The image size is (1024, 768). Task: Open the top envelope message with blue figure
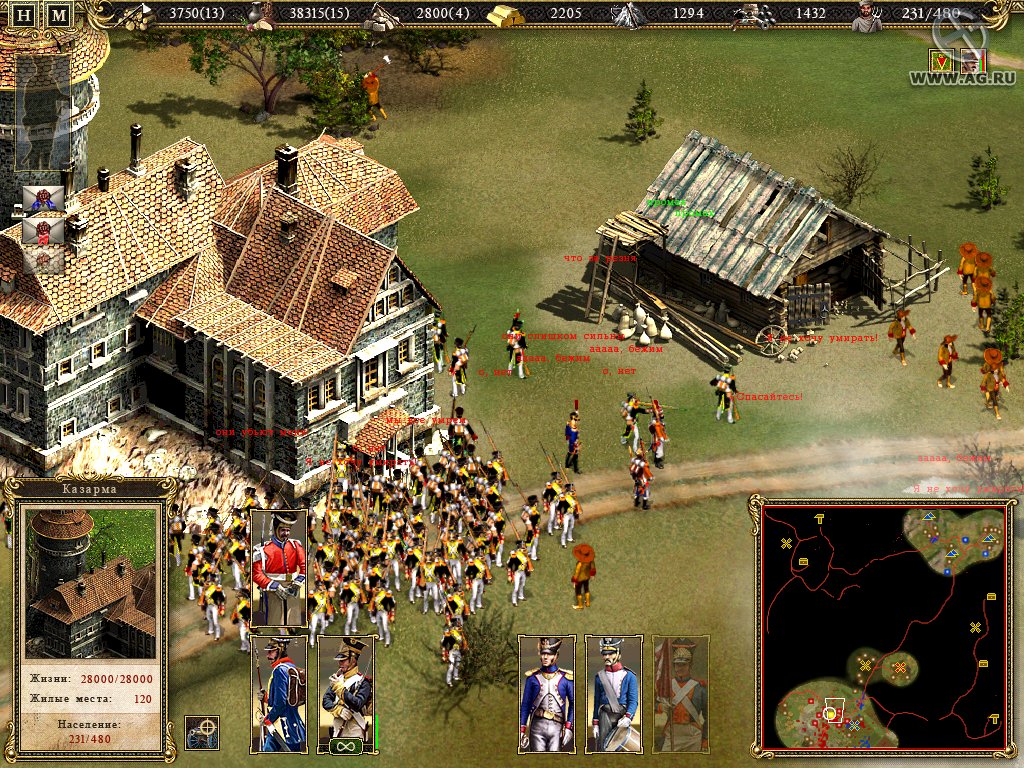[43, 198]
